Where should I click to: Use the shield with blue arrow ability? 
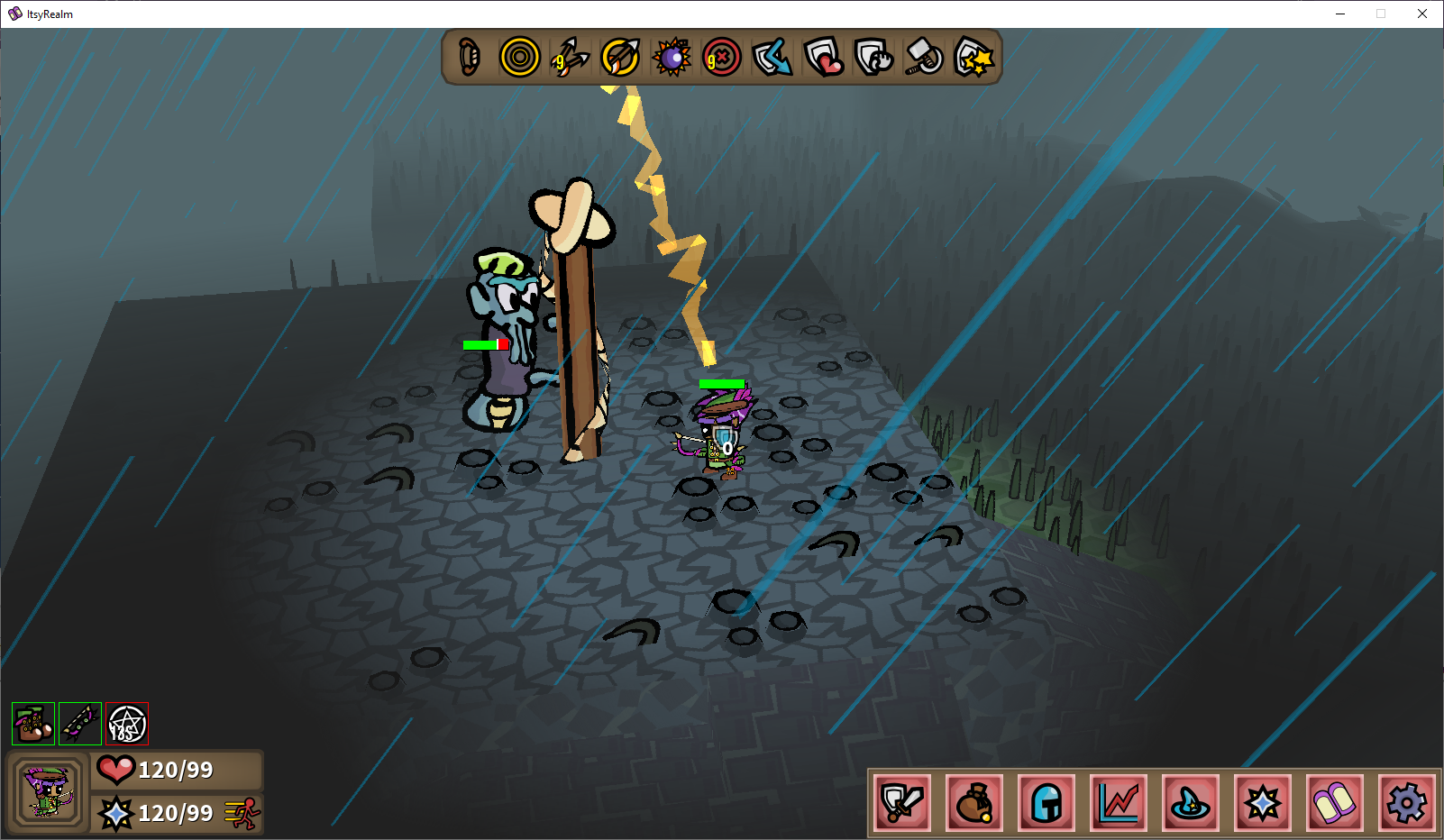tap(772, 58)
